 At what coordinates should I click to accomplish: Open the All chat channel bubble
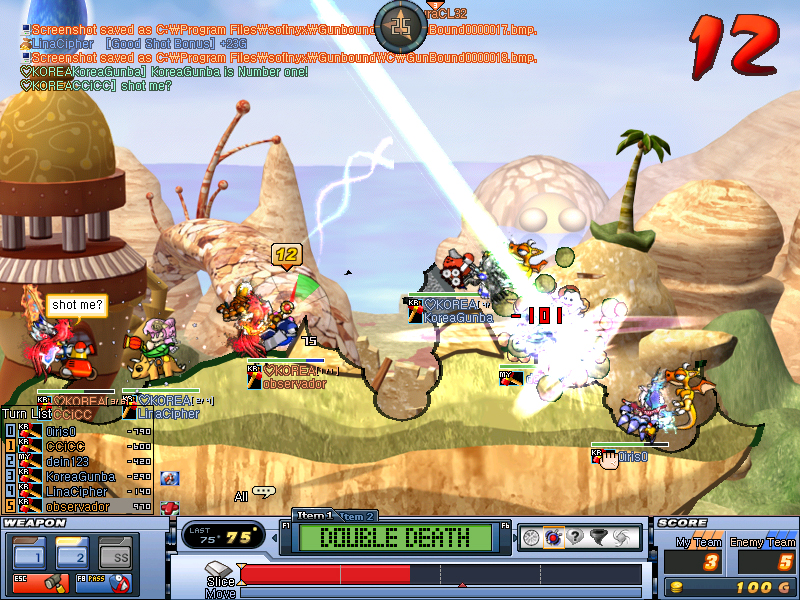263,492
